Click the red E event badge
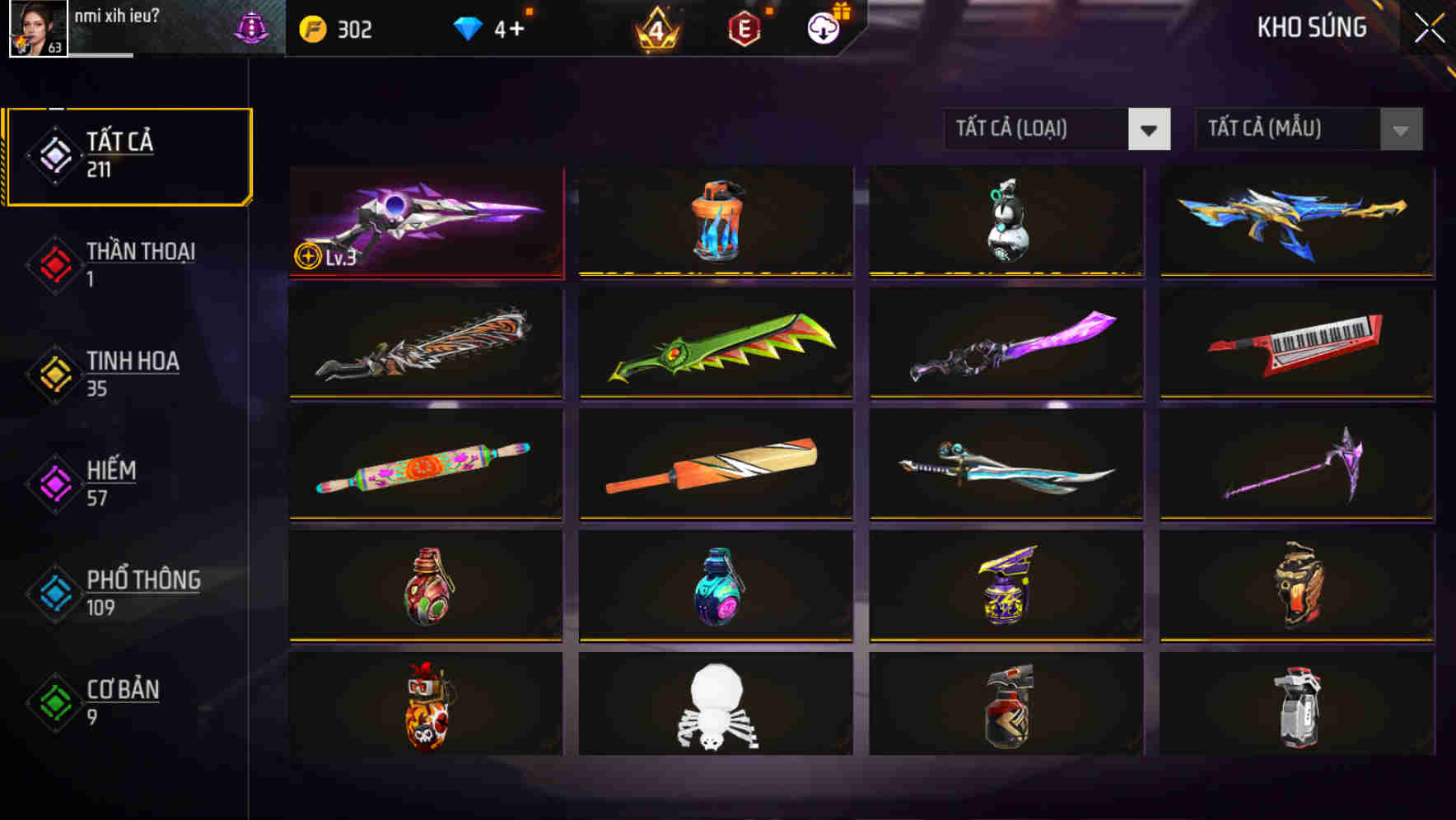 746,28
